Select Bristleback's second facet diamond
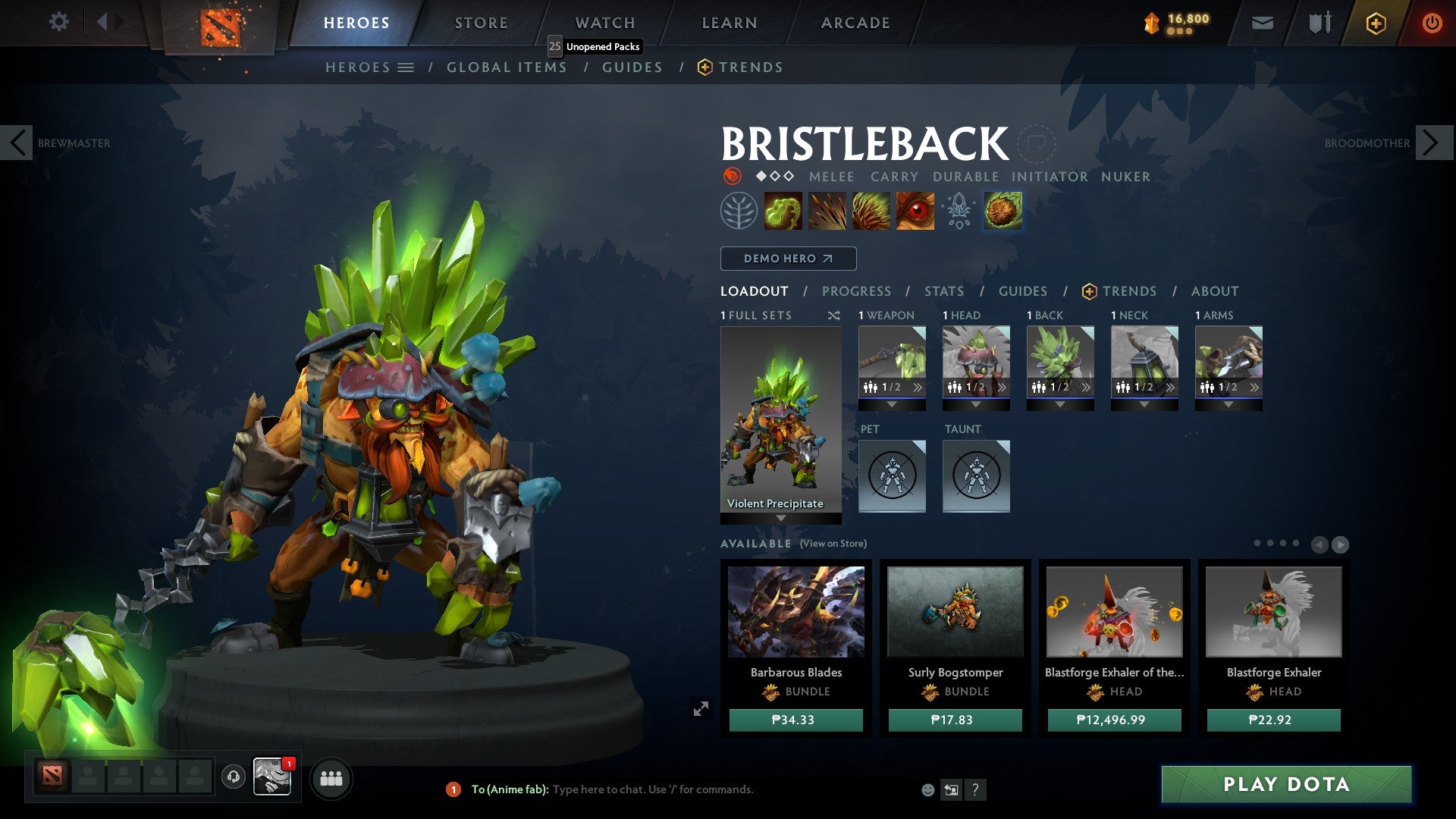The height and width of the screenshot is (819, 1456). [774, 176]
